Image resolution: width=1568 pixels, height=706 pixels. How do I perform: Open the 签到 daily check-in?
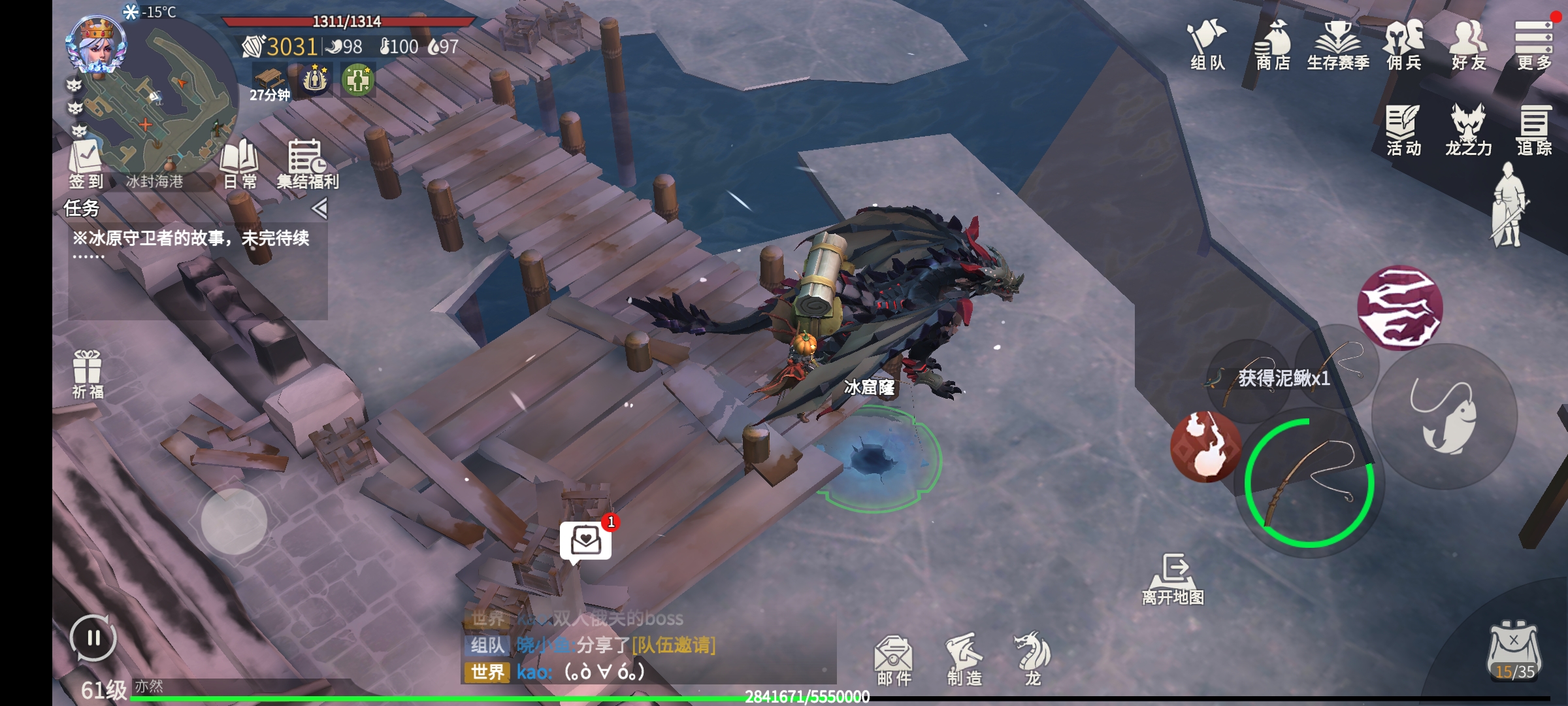(x=86, y=163)
